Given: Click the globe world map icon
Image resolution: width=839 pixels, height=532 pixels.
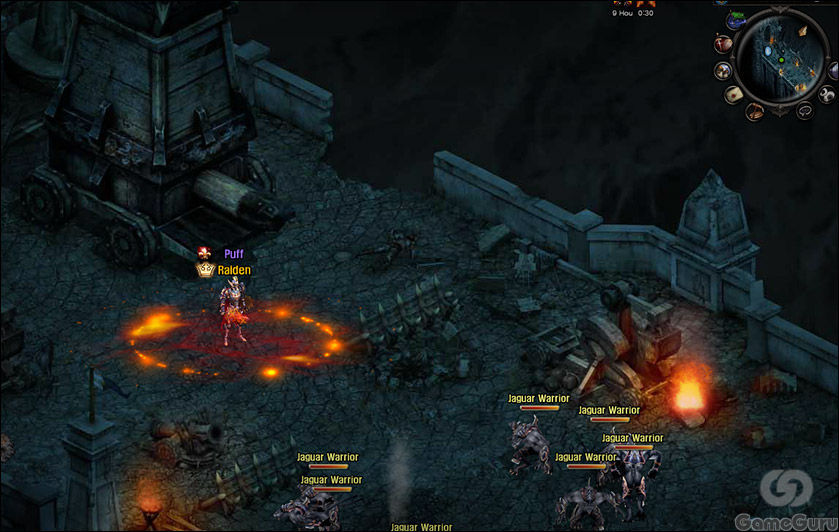Looking at the screenshot, I should [x=736, y=21].
